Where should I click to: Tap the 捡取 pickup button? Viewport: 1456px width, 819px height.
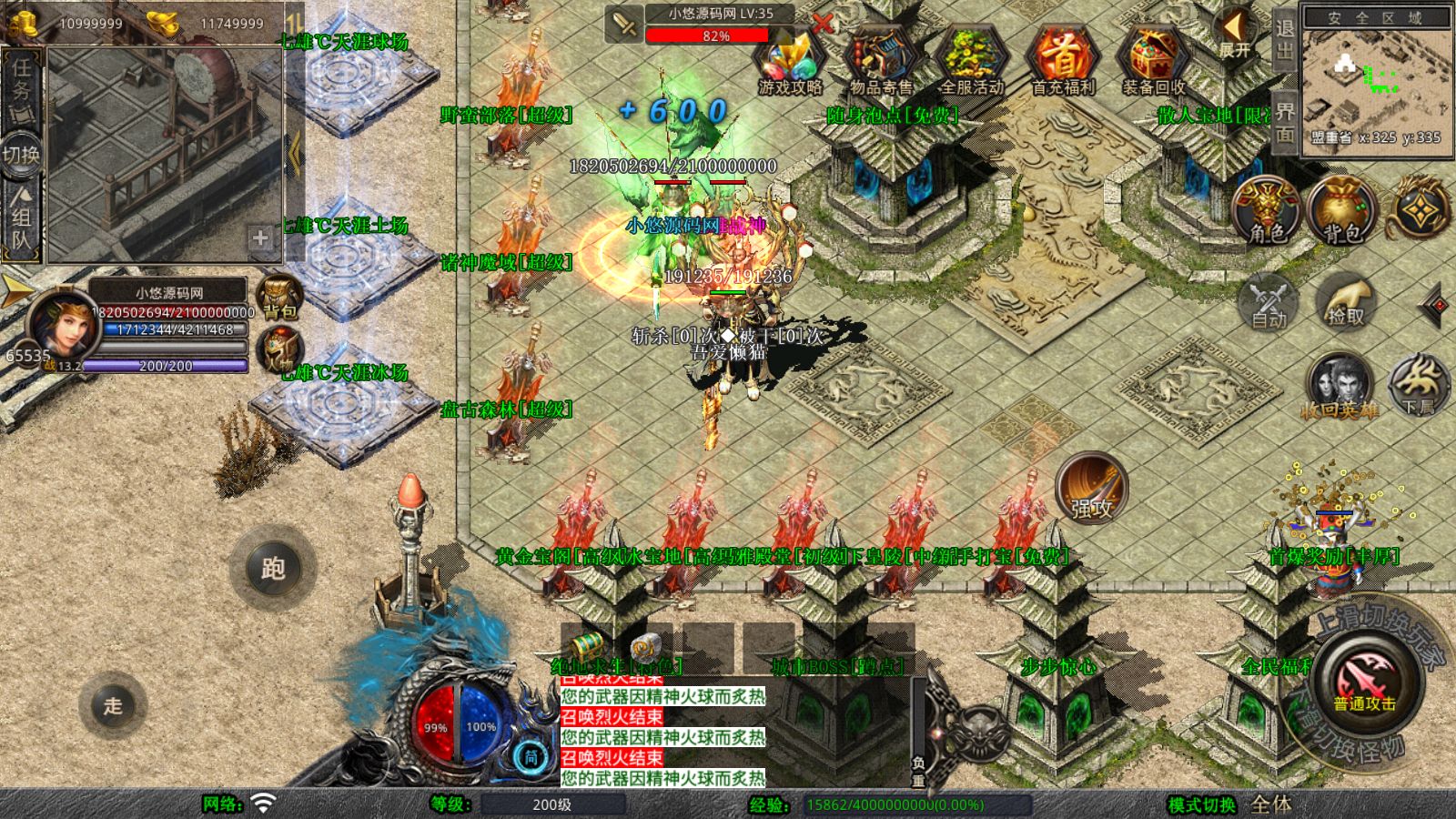click(x=1345, y=302)
